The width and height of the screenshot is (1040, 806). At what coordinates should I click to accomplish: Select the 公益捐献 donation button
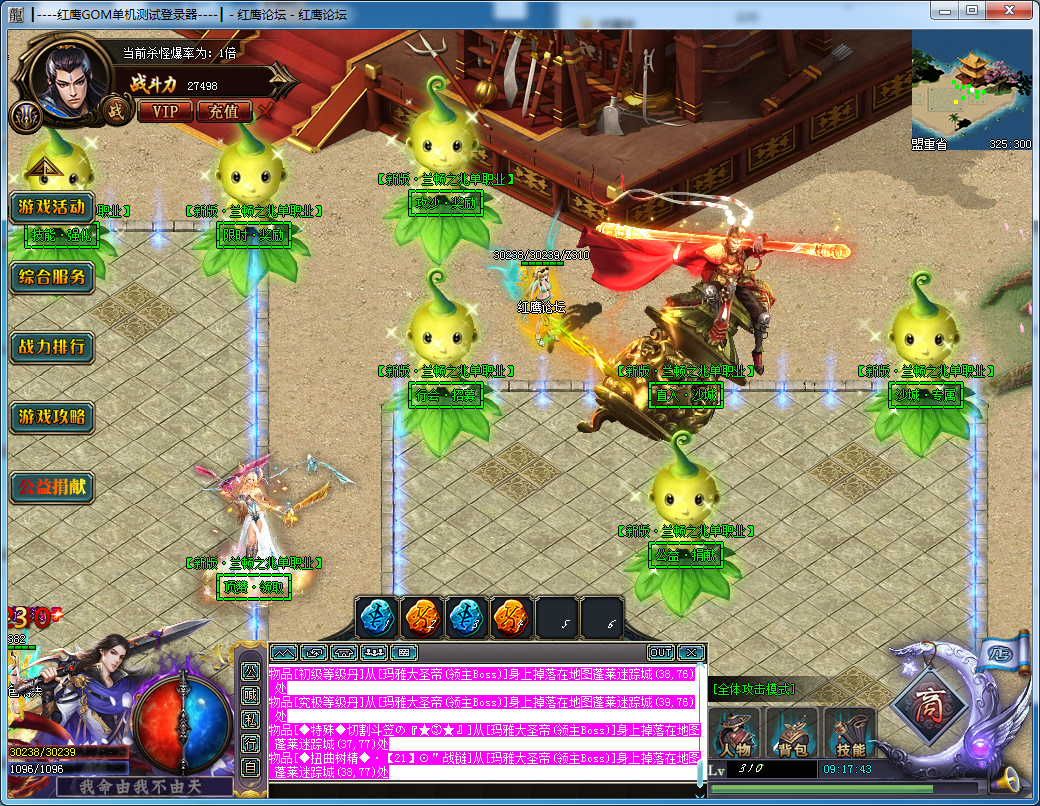click(52, 488)
